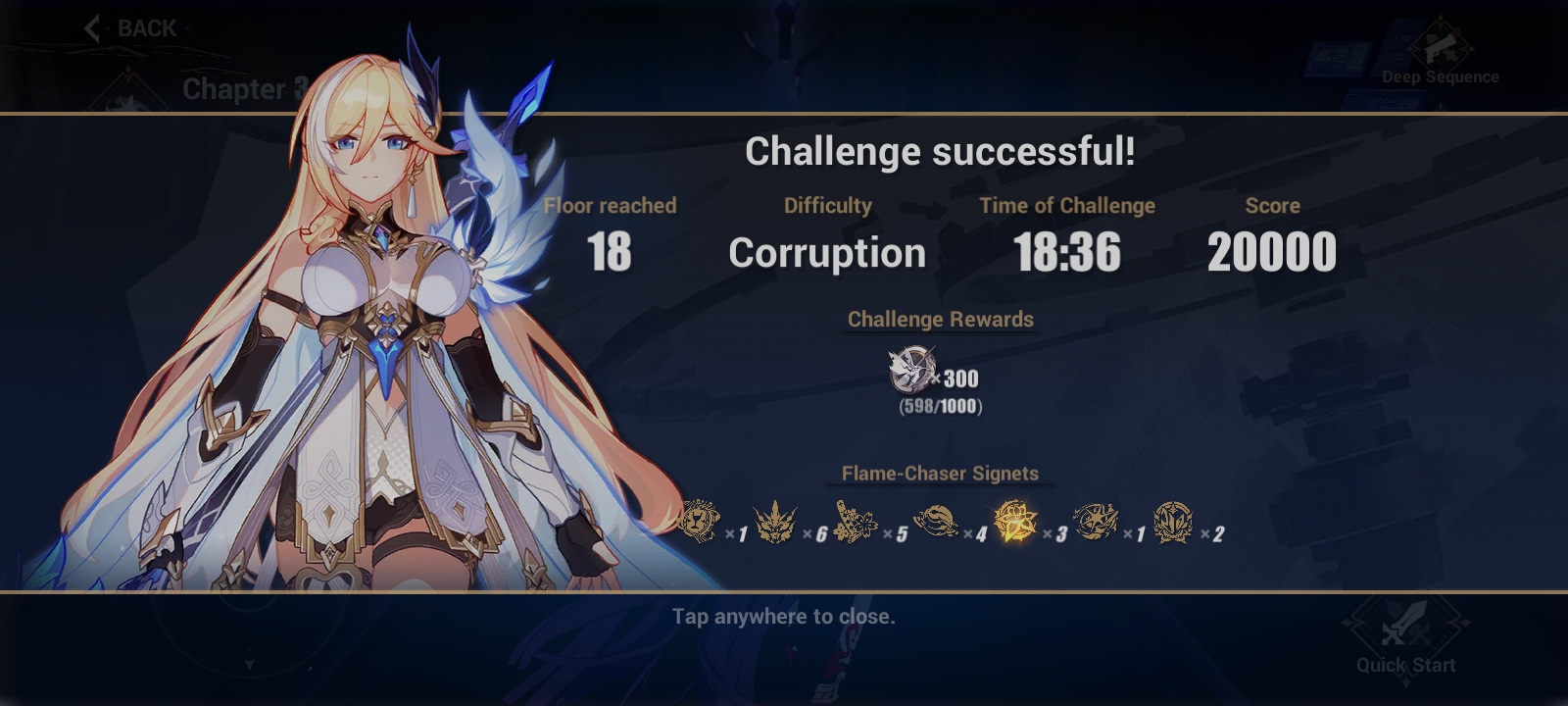The height and width of the screenshot is (706, 1568).
Task: Click the crowned emblem signet with count ×6
Action: pyautogui.click(x=775, y=524)
